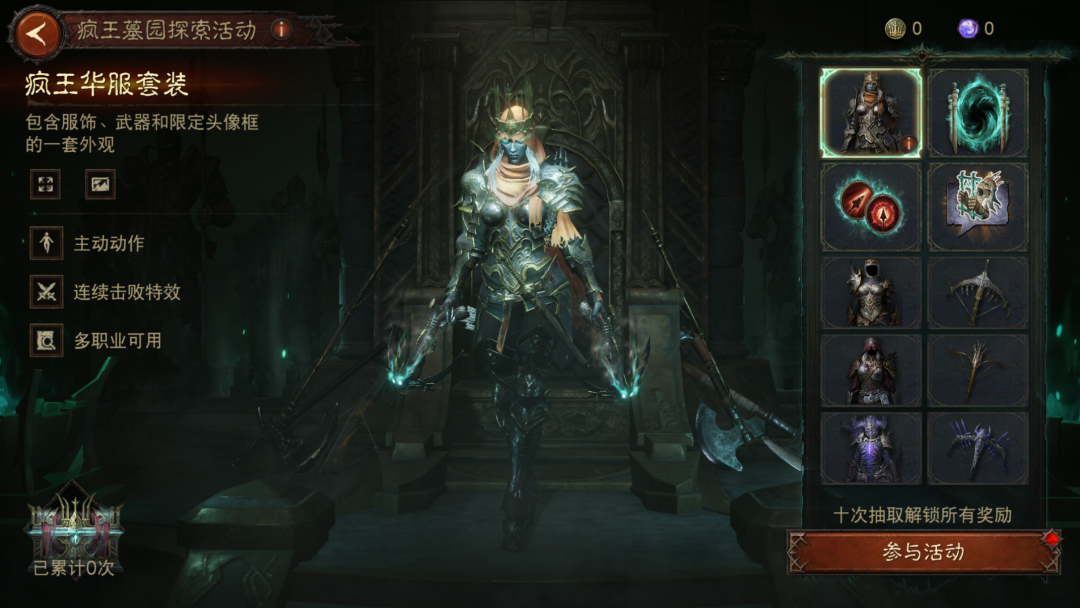1080x608 pixels.
Task: Select the gold-trimmed headless armor reward
Action: (x=870, y=292)
